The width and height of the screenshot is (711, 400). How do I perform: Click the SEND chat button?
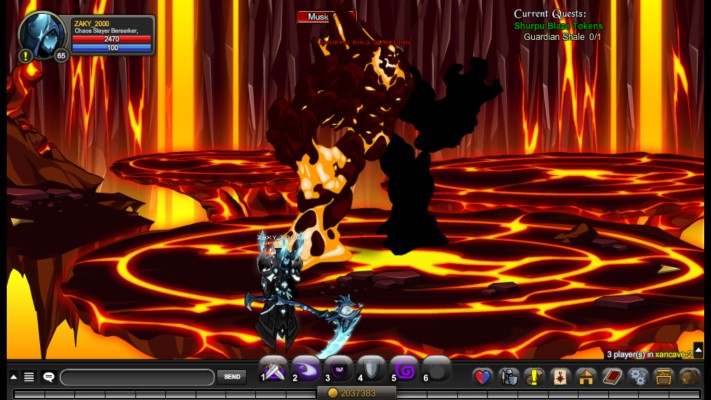tap(231, 377)
